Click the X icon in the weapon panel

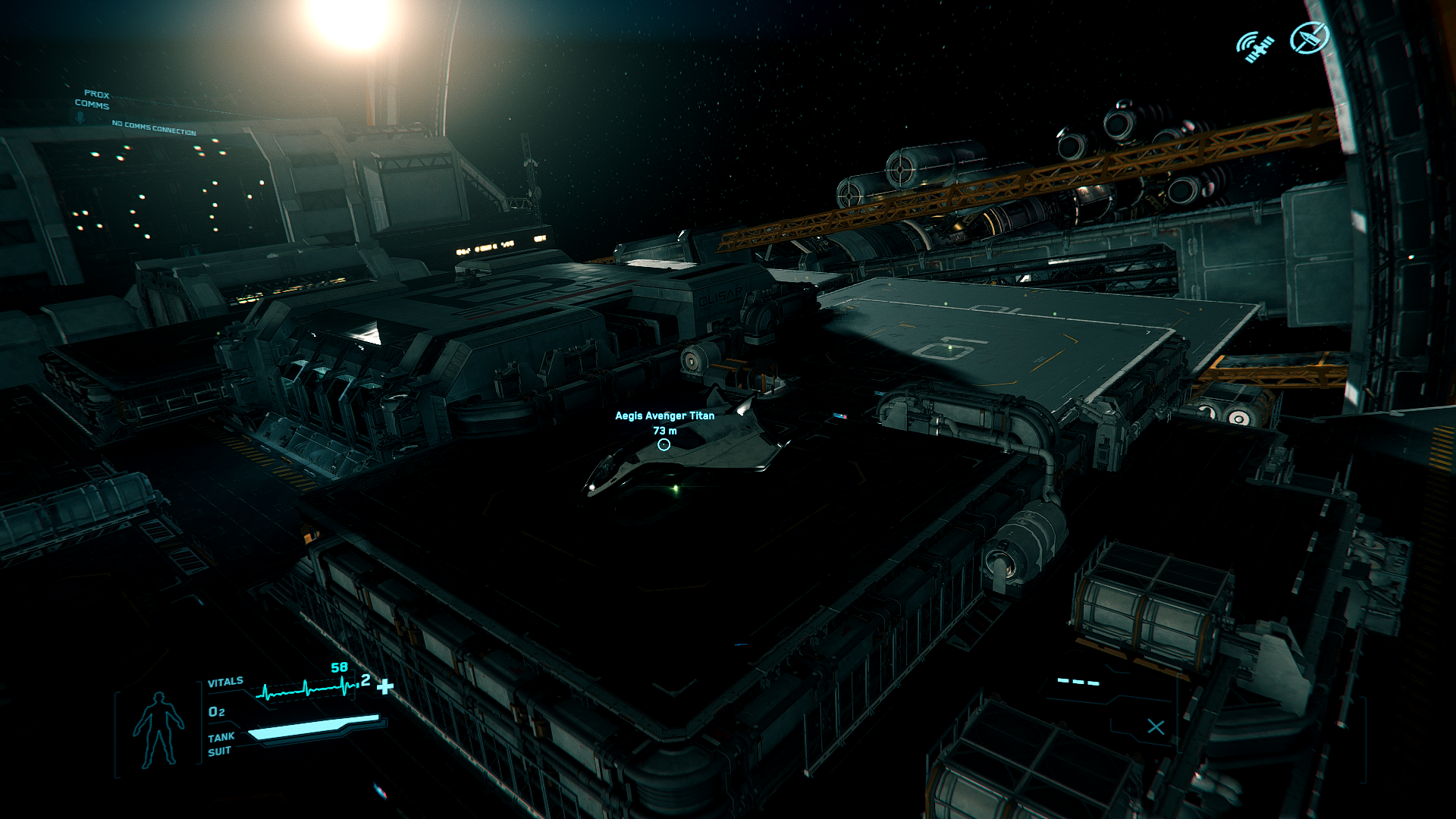1156,727
